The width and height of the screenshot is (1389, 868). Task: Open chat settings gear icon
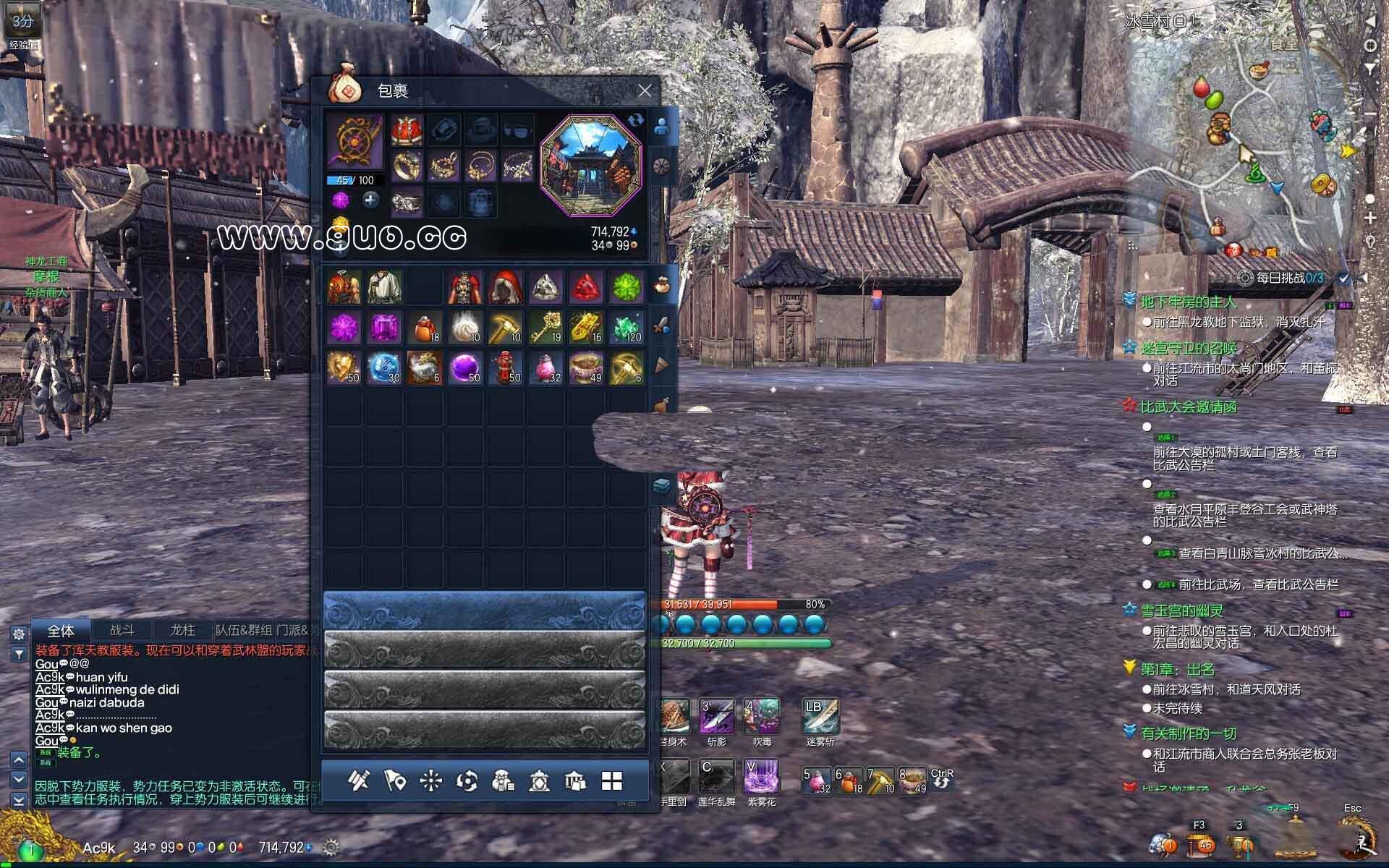coord(19,634)
